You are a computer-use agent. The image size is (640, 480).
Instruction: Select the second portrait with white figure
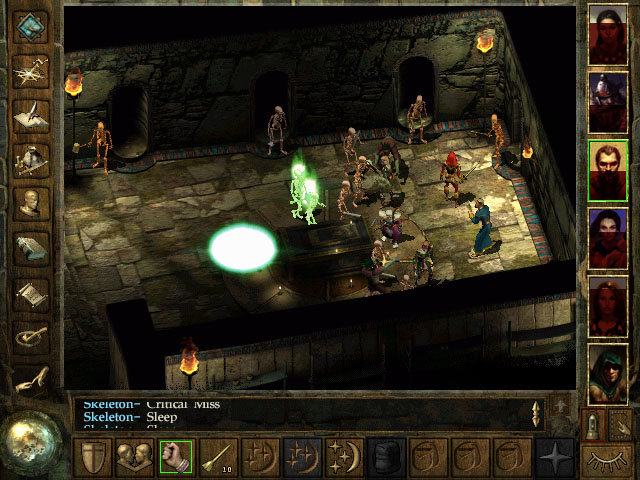pyautogui.click(x=608, y=99)
